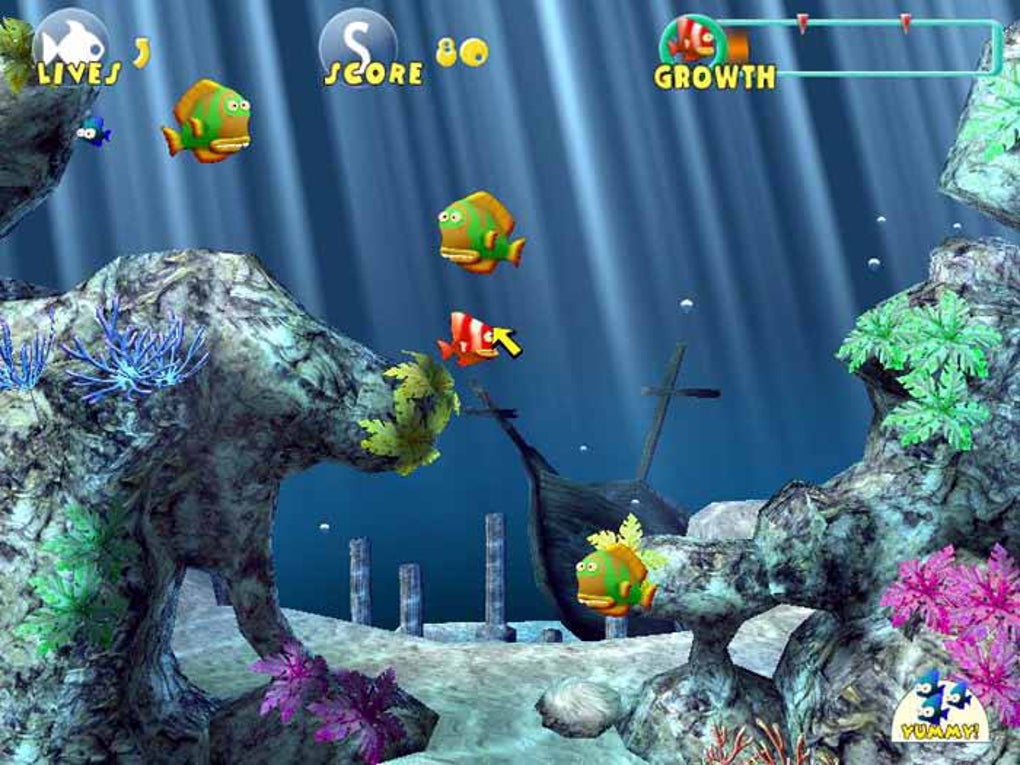Screen dimensions: 1020x765
Task: Click the Score 'S' bubble icon
Action: click(x=358, y=42)
